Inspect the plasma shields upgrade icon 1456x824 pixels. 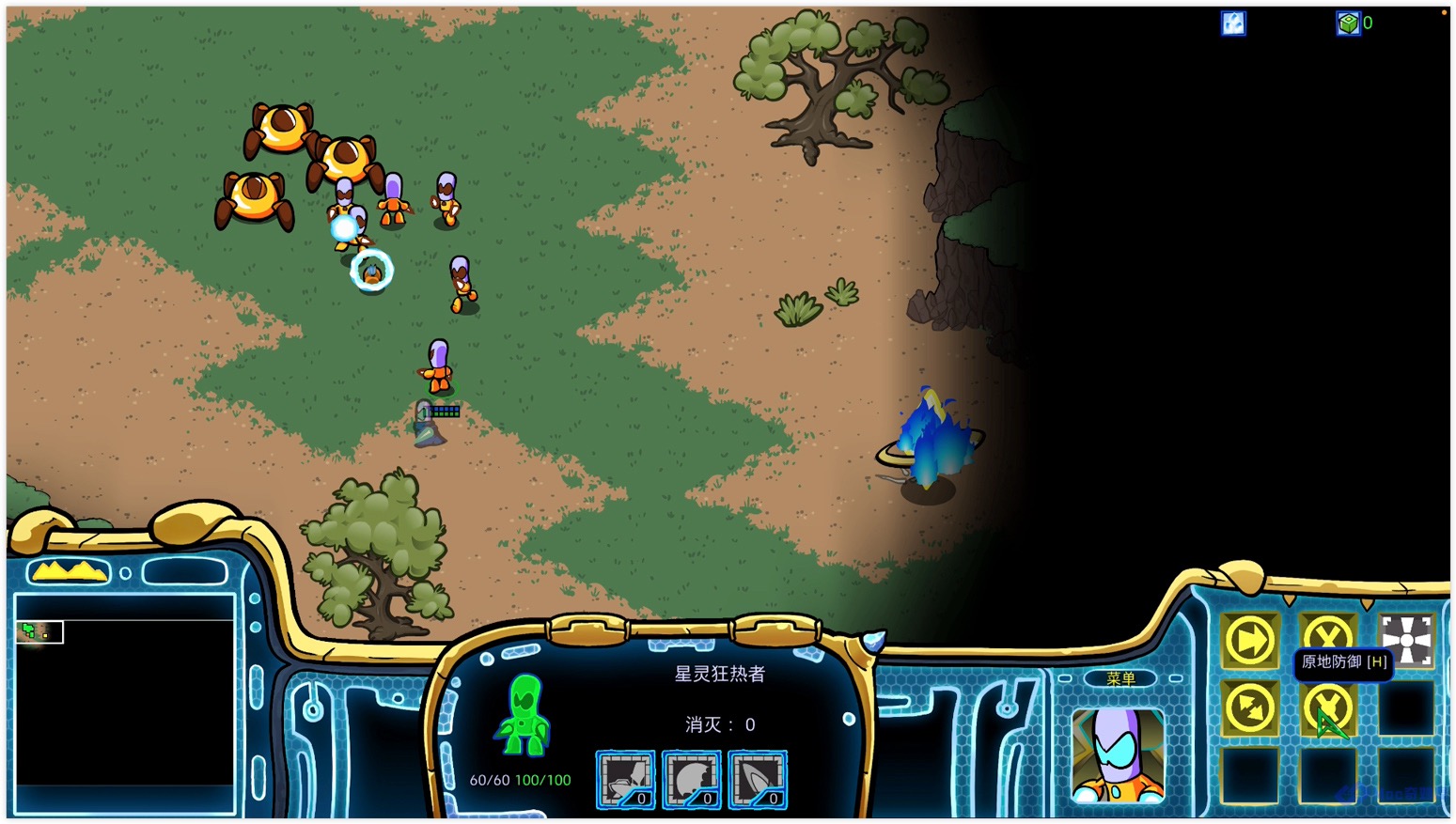pos(758,780)
